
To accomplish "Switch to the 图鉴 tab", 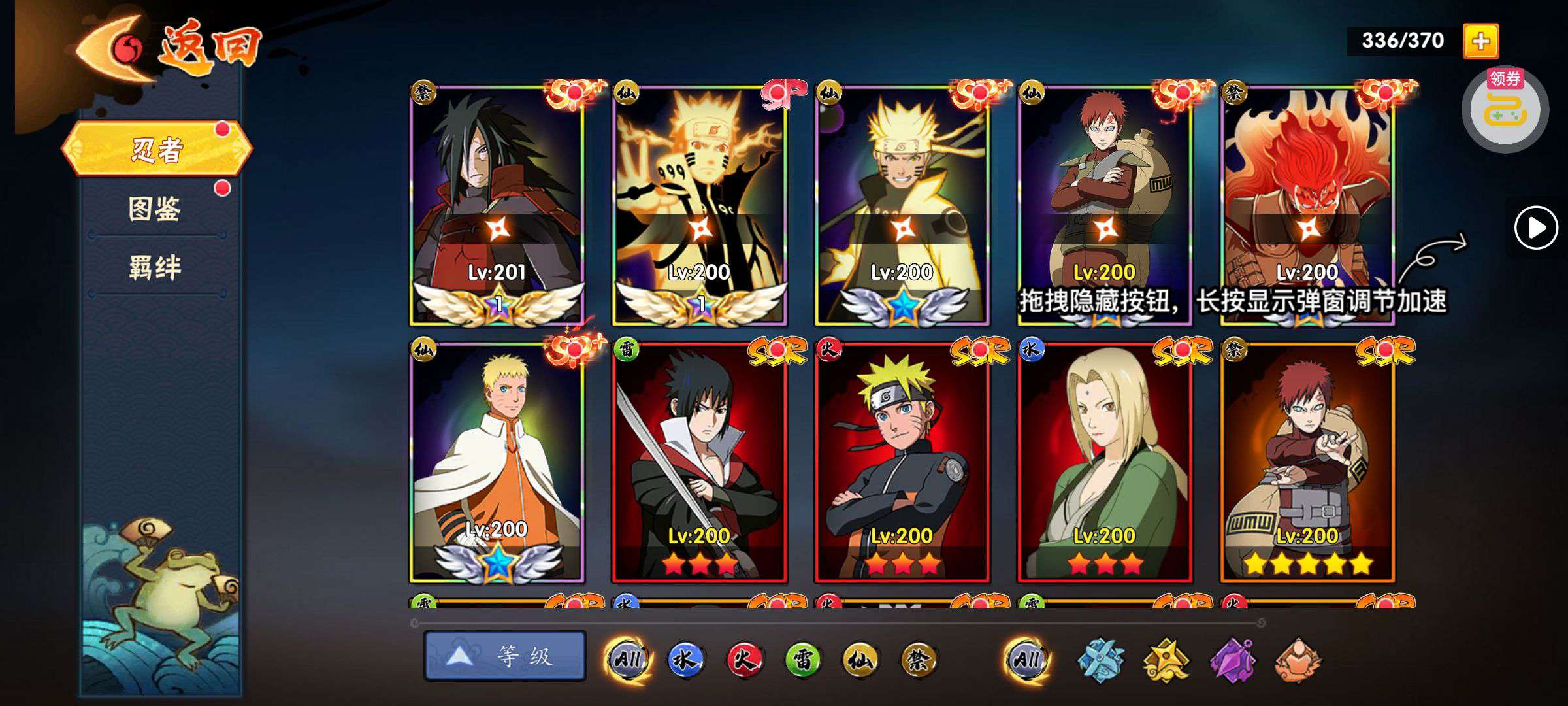I will pos(155,209).
